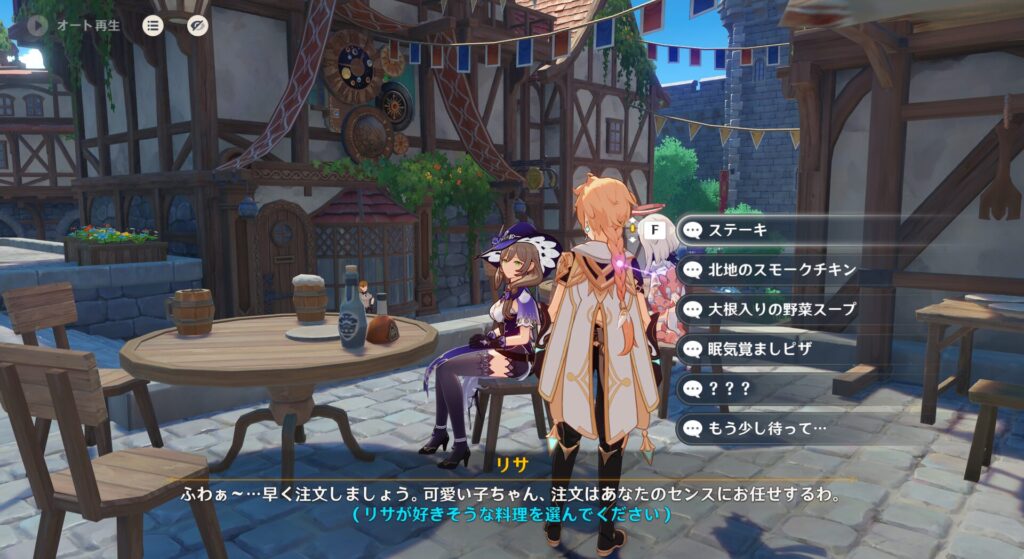Open the dialogue log list icon
This screenshot has width=1024, height=559.
click(x=153, y=26)
